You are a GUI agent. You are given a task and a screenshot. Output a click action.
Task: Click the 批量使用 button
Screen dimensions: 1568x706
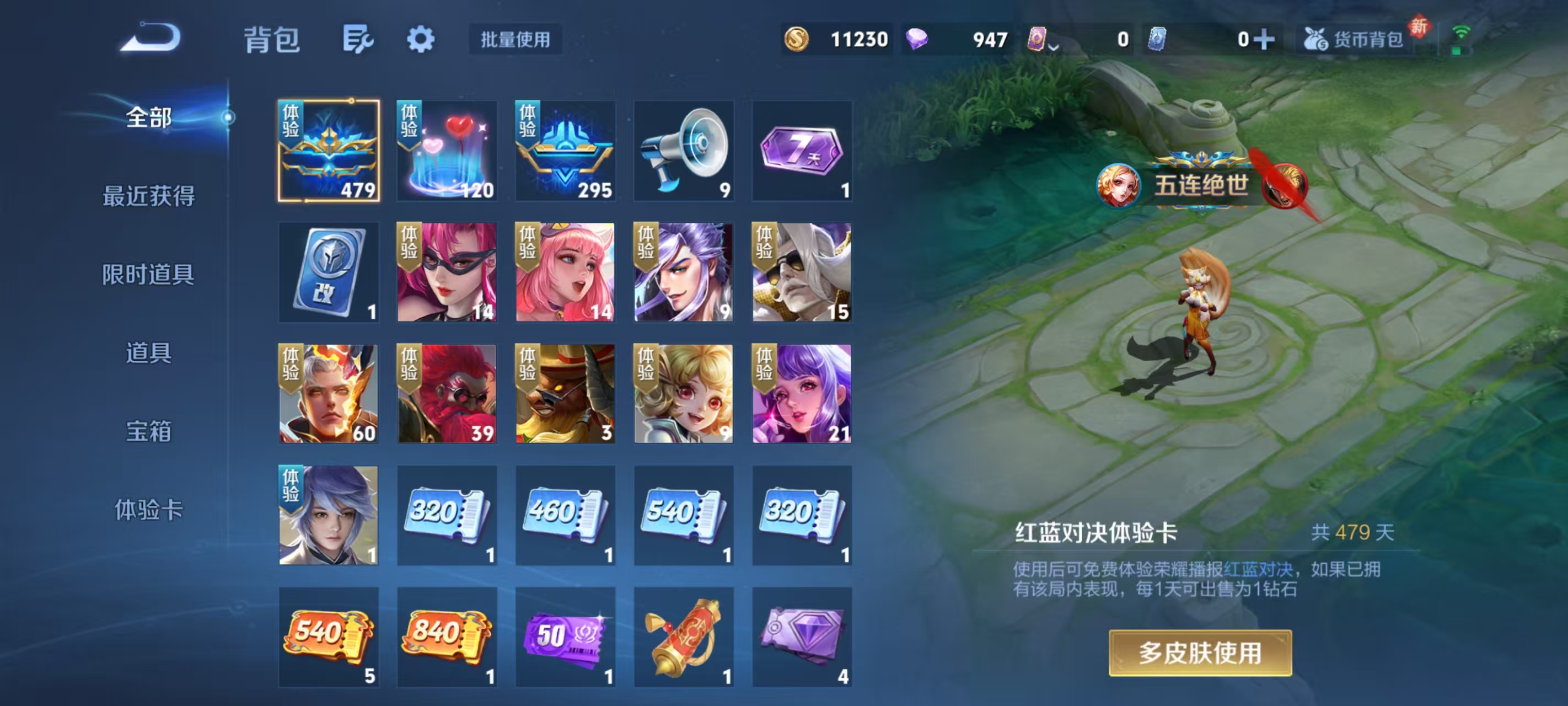click(514, 40)
